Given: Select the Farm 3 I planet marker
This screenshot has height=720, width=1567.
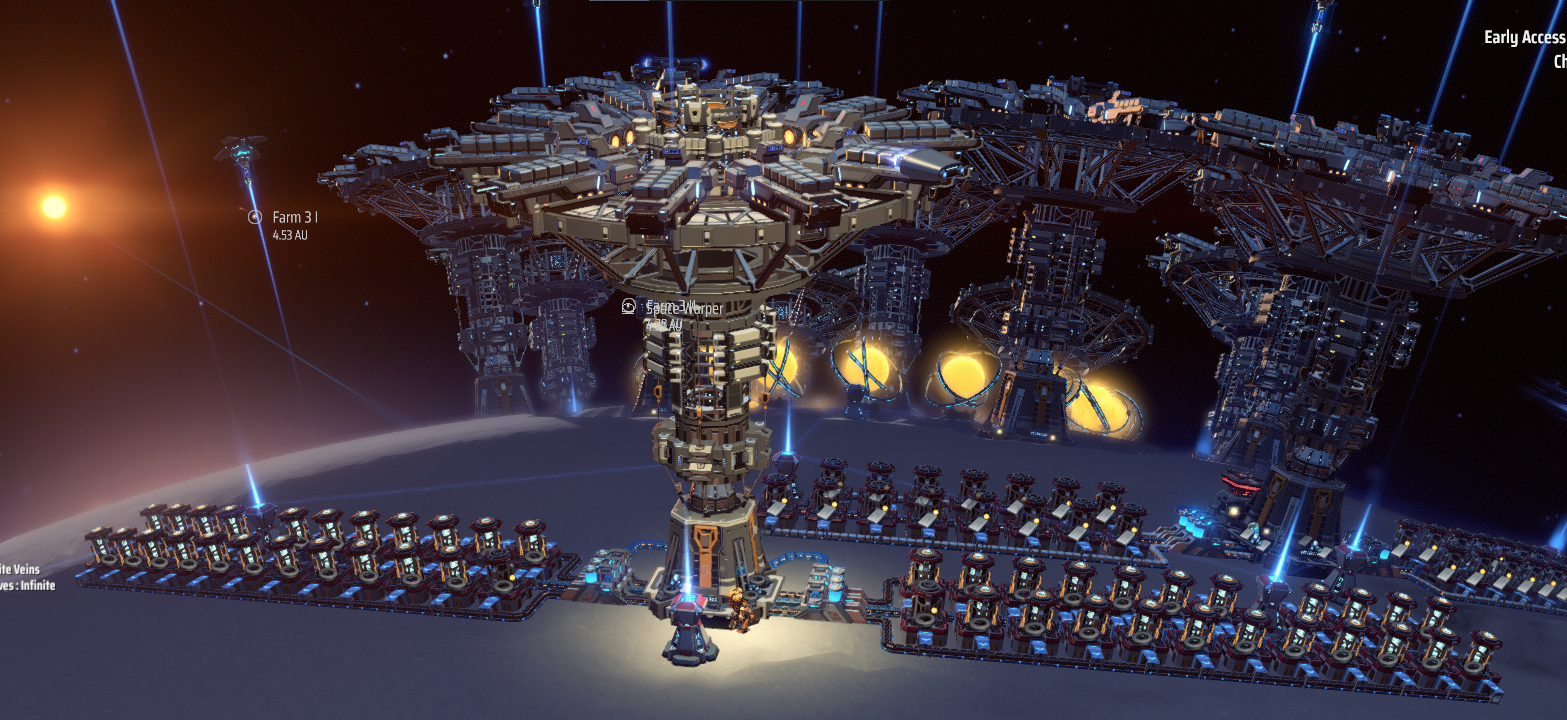Looking at the screenshot, I should click(255, 216).
